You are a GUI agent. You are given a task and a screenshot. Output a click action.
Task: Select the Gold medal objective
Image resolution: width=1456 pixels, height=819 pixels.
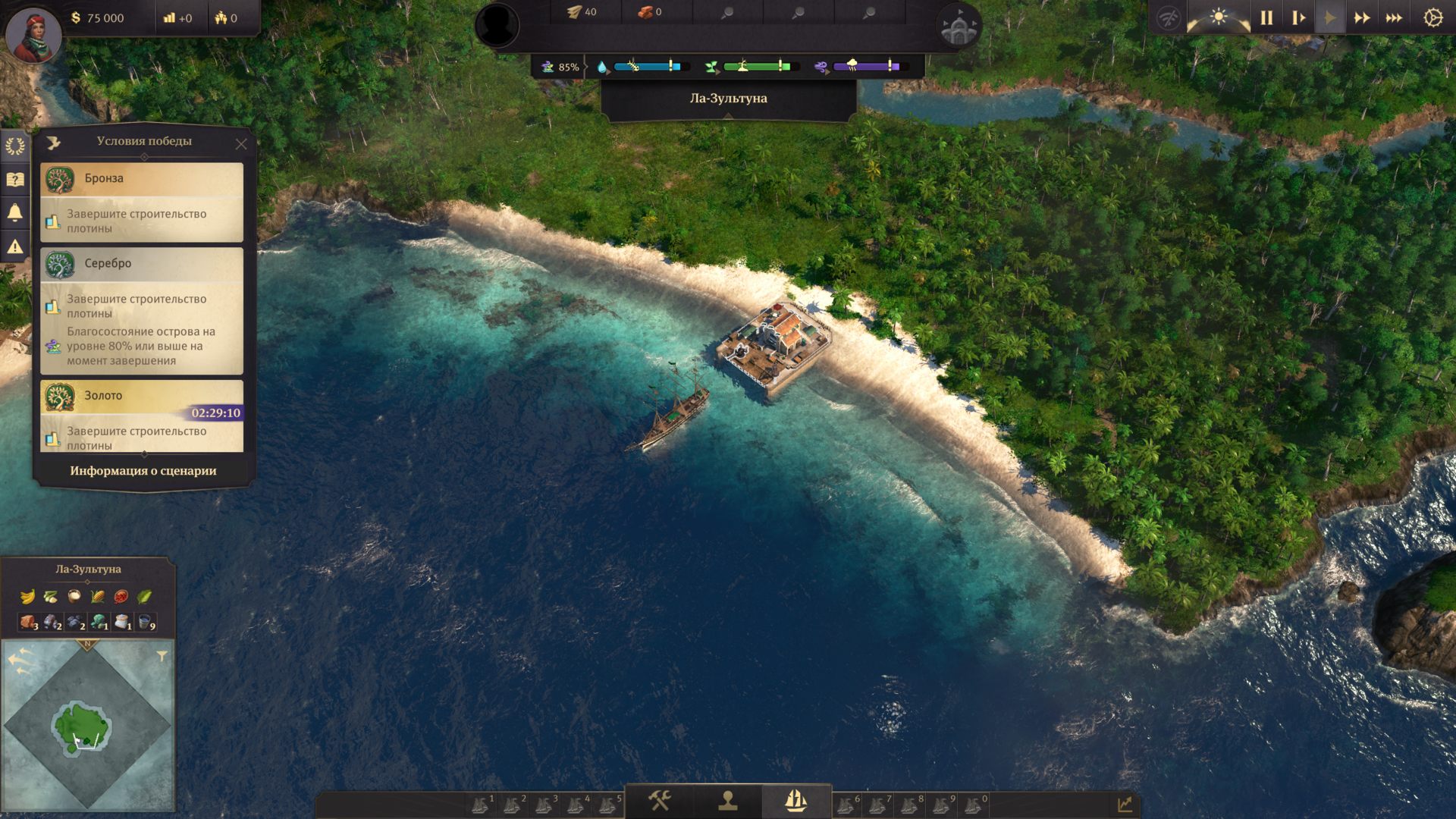pyautogui.click(x=142, y=396)
